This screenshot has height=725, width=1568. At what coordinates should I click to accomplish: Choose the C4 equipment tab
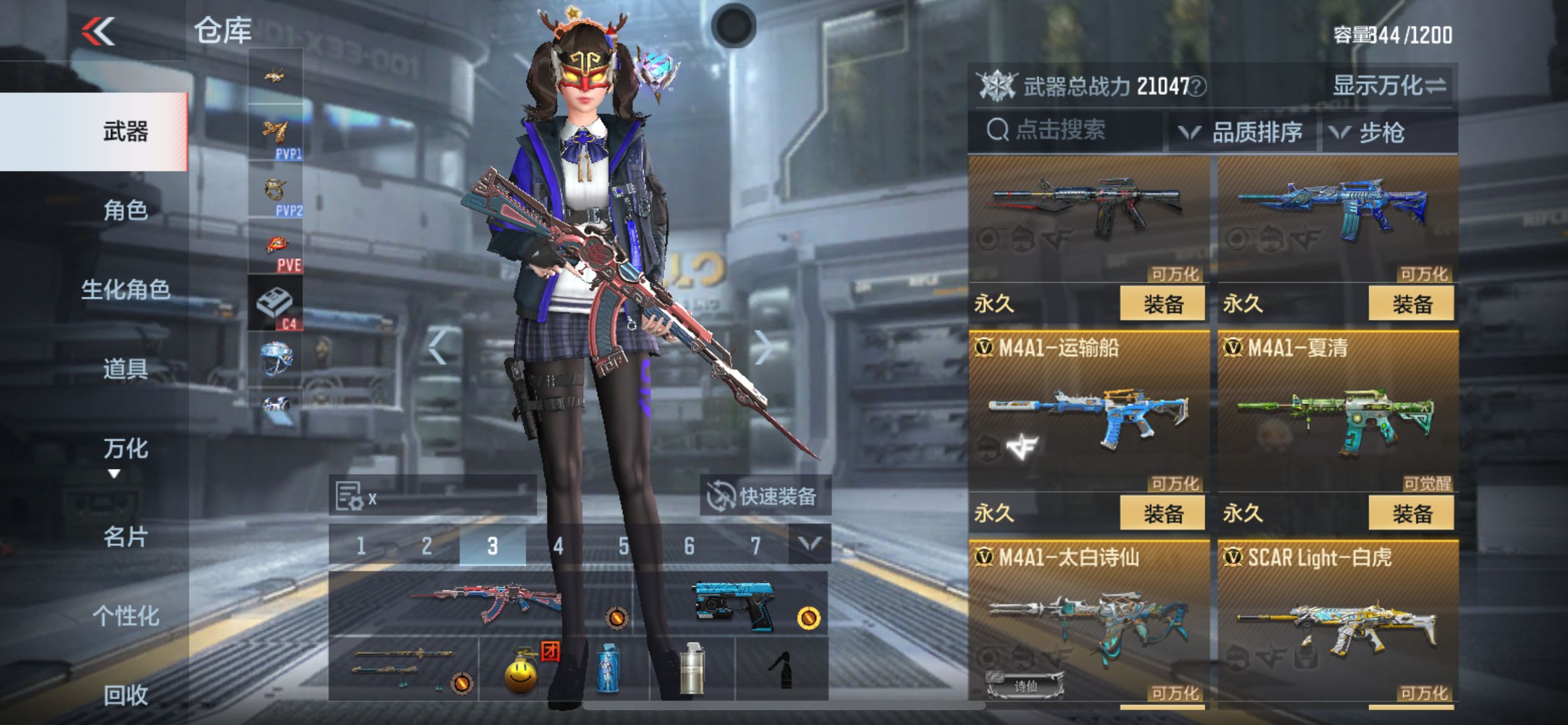pyautogui.click(x=276, y=304)
